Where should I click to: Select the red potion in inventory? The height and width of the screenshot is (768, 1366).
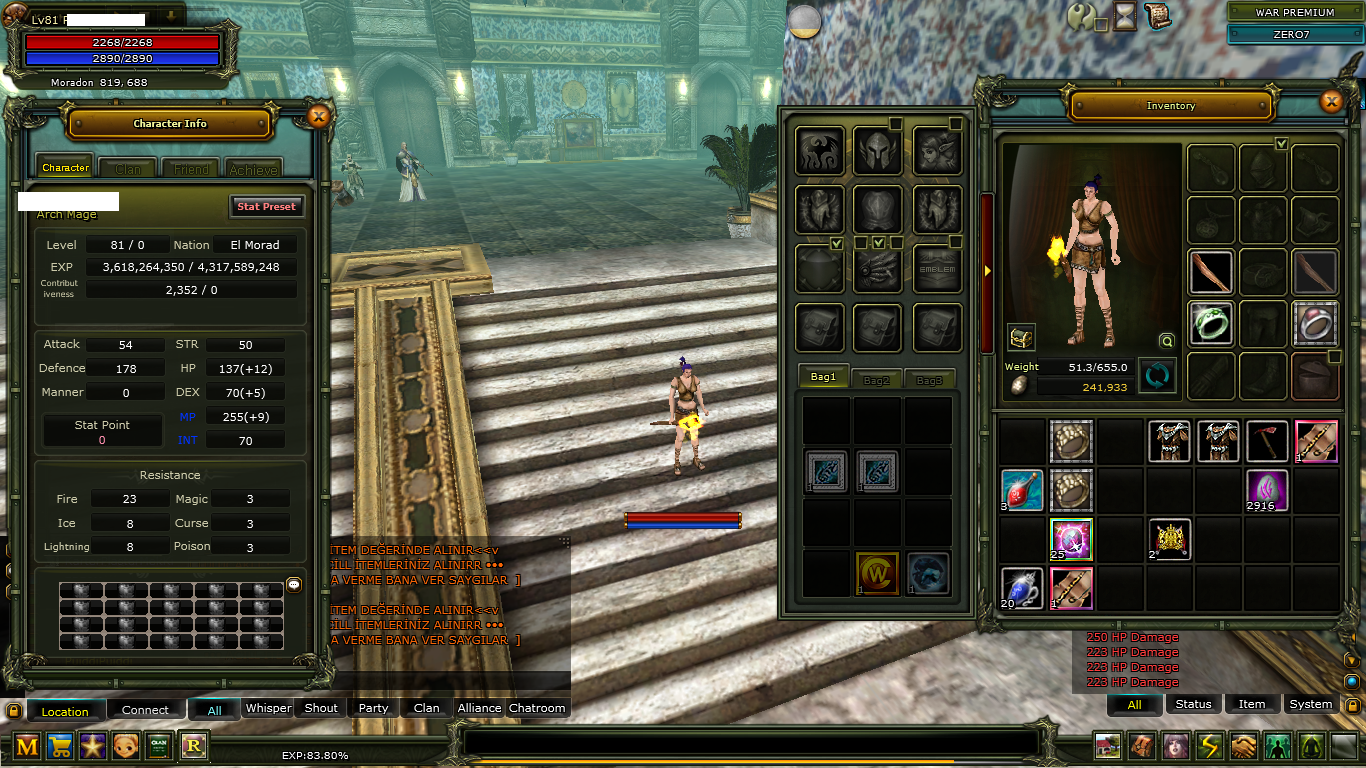click(1022, 490)
